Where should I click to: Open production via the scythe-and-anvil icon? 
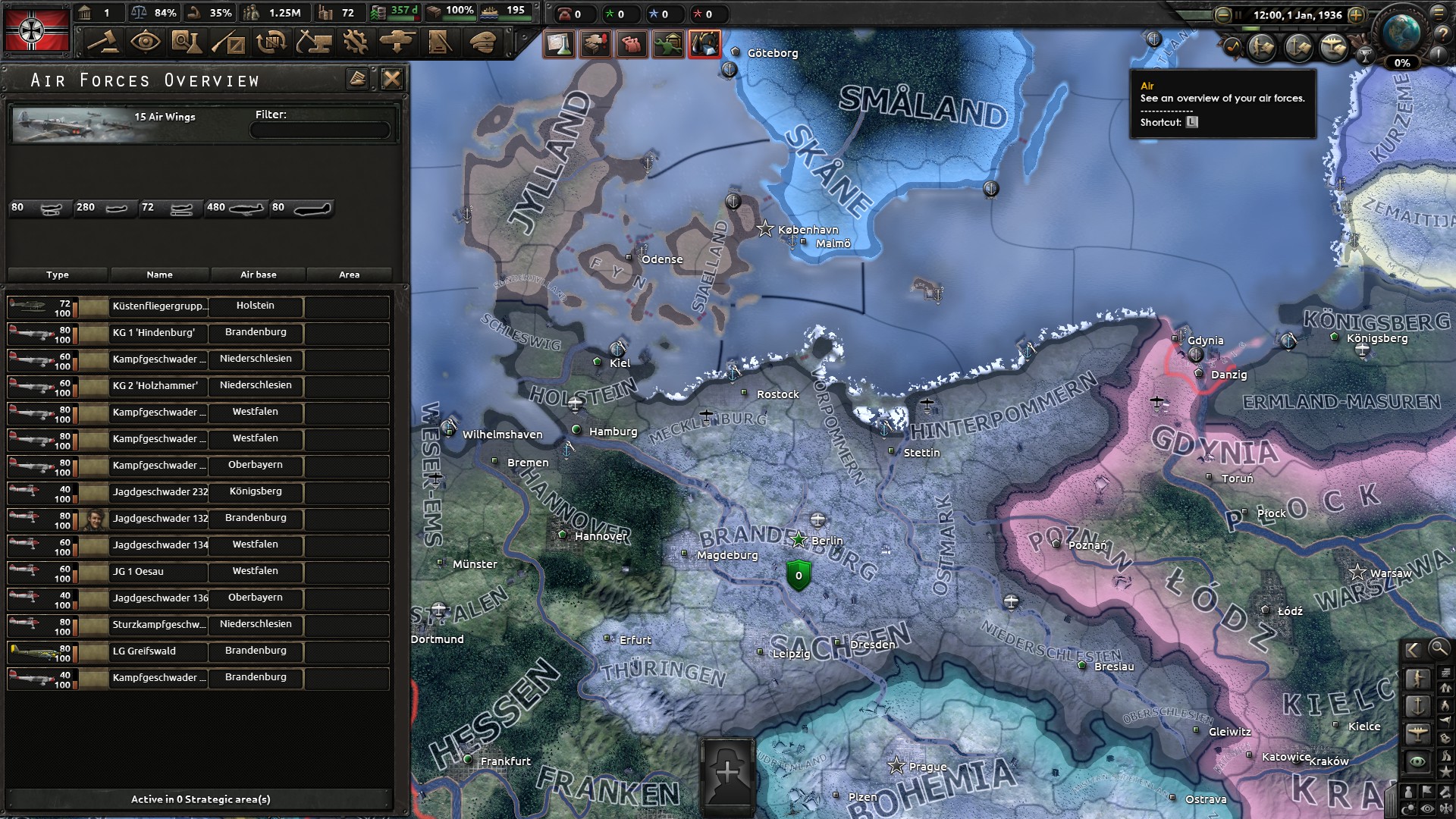point(314,43)
